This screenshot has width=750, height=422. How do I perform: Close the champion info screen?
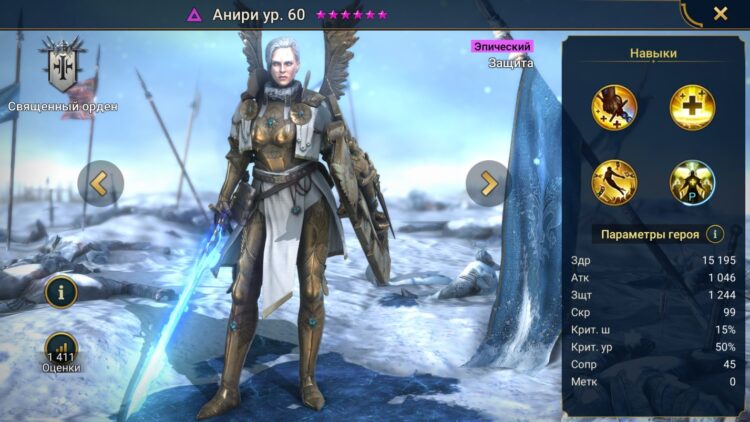(x=720, y=14)
